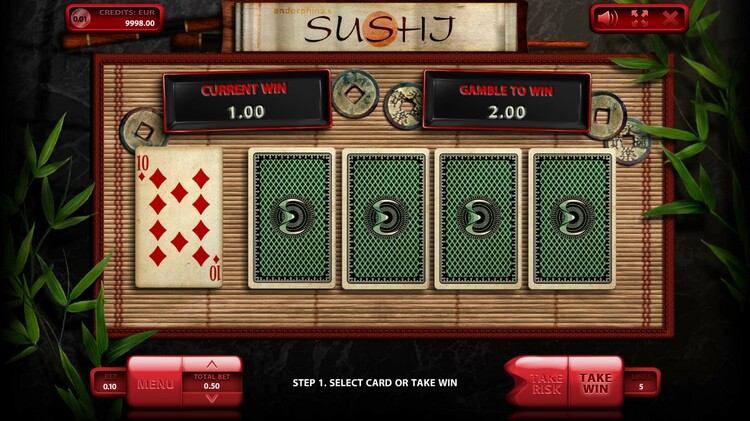
Task: Enter fullscreen using the arrows icon
Action: [x=640, y=17]
